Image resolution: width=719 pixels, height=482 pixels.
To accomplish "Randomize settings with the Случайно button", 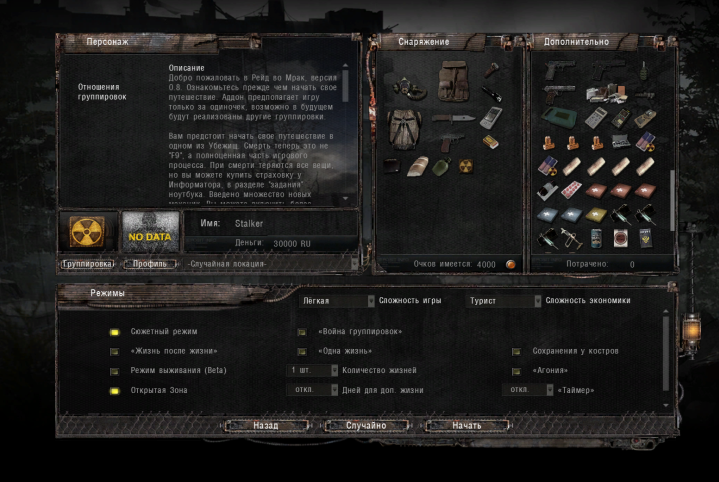I will (366, 425).
